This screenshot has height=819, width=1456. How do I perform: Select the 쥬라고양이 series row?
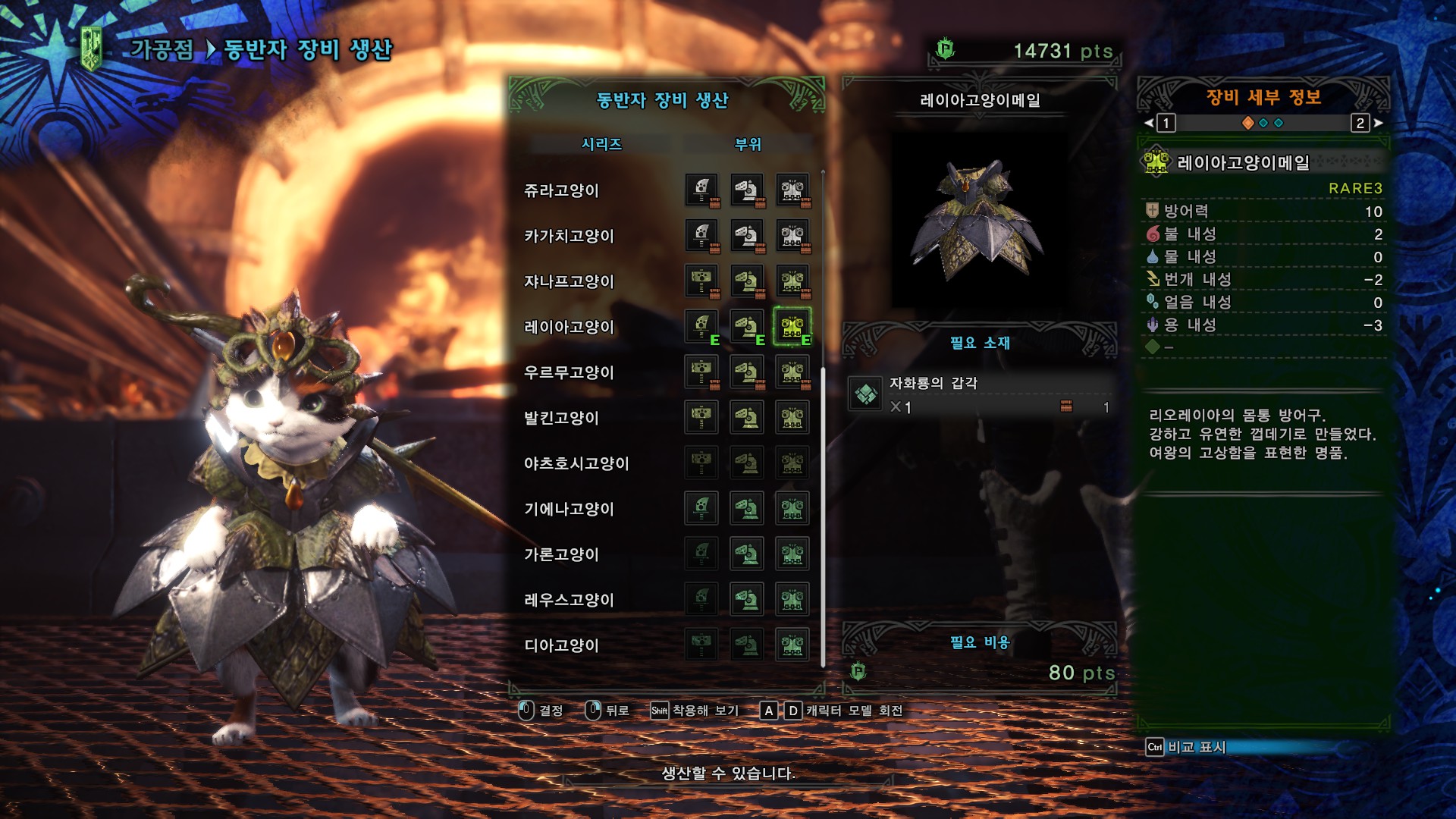(x=561, y=190)
